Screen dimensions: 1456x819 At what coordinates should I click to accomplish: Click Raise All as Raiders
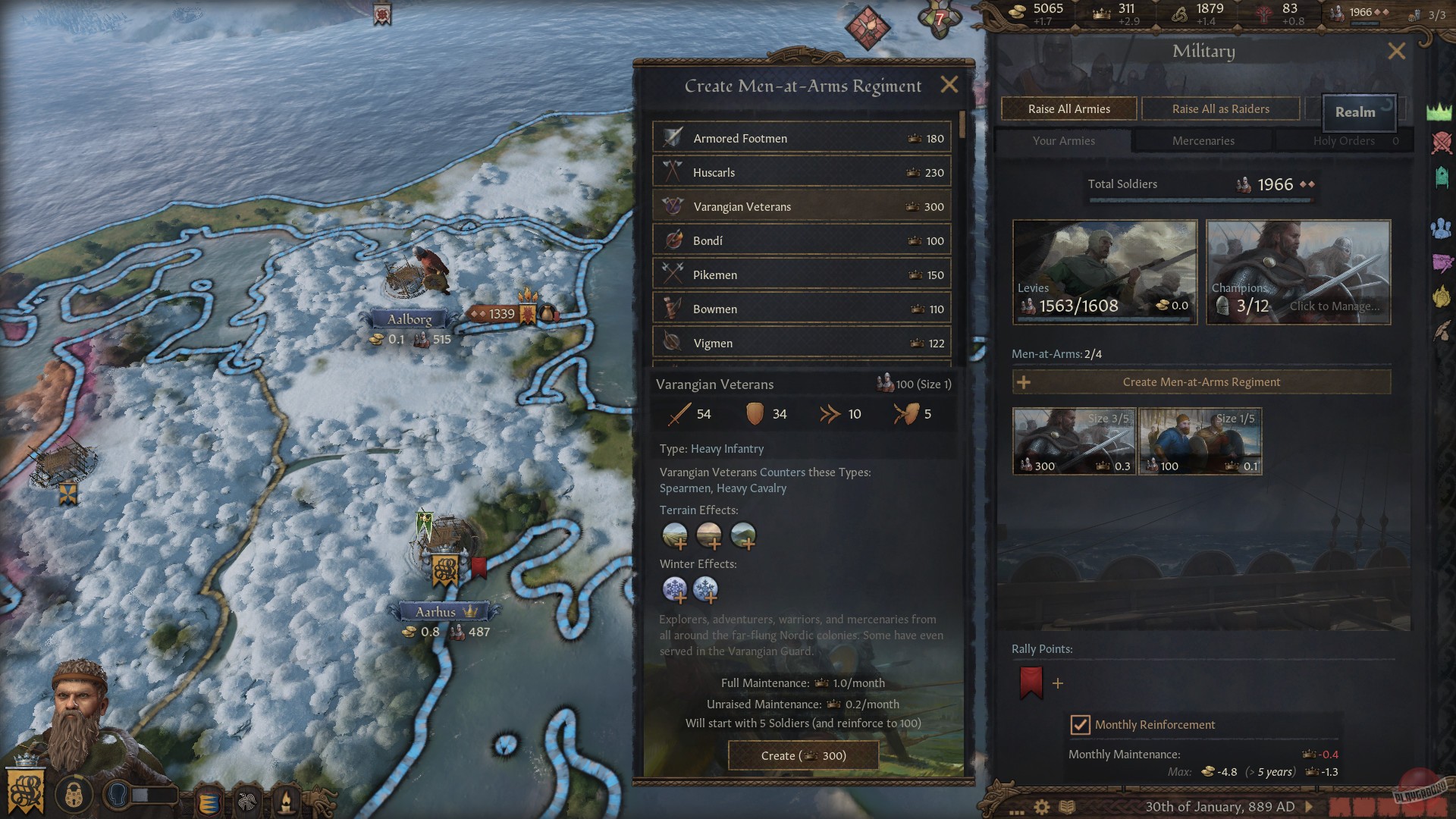click(x=1220, y=108)
